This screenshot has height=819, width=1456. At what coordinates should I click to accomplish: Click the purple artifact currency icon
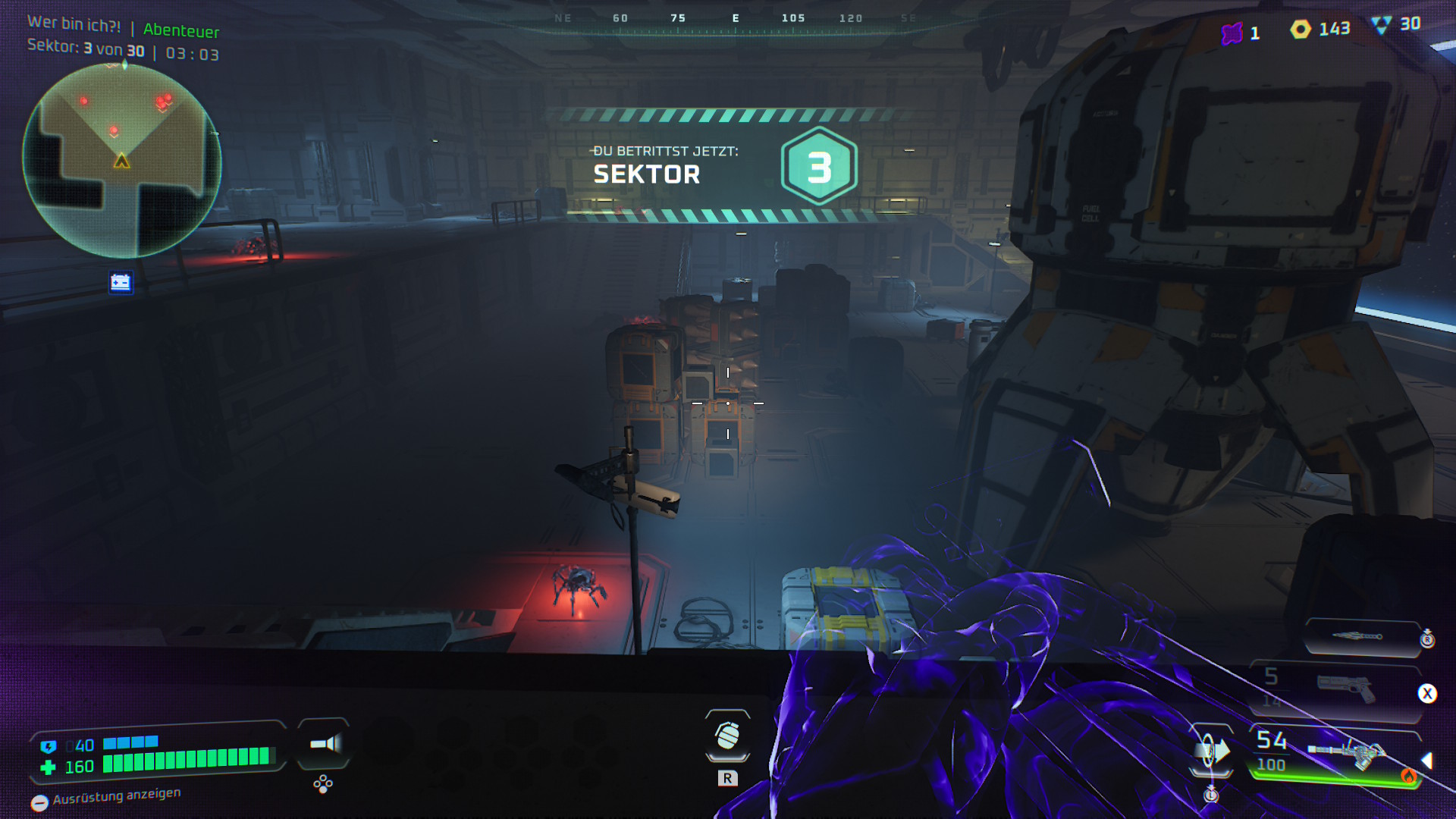click(x=1232, y=33)
